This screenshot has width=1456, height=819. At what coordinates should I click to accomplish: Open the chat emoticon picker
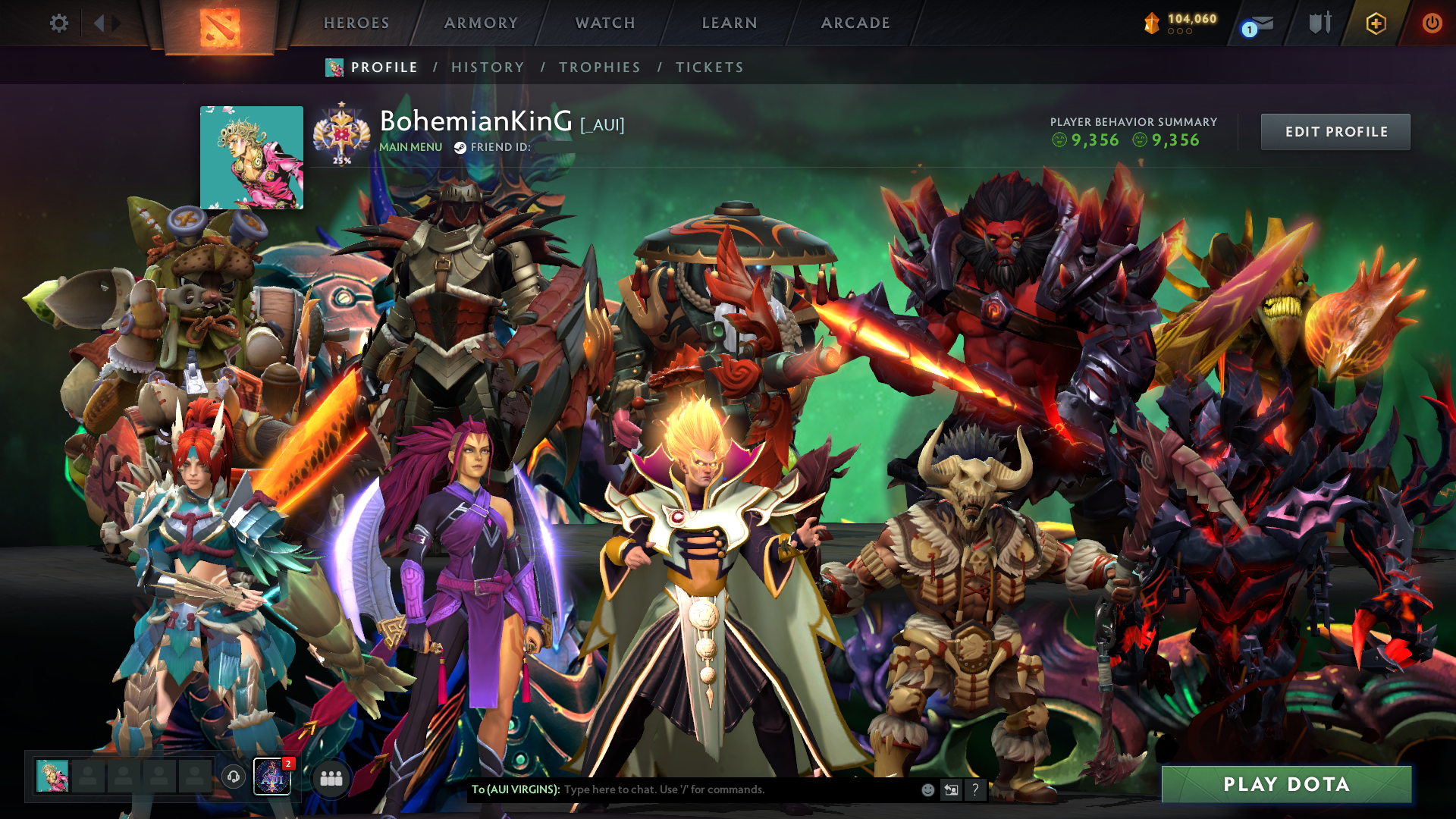[927, 790]
